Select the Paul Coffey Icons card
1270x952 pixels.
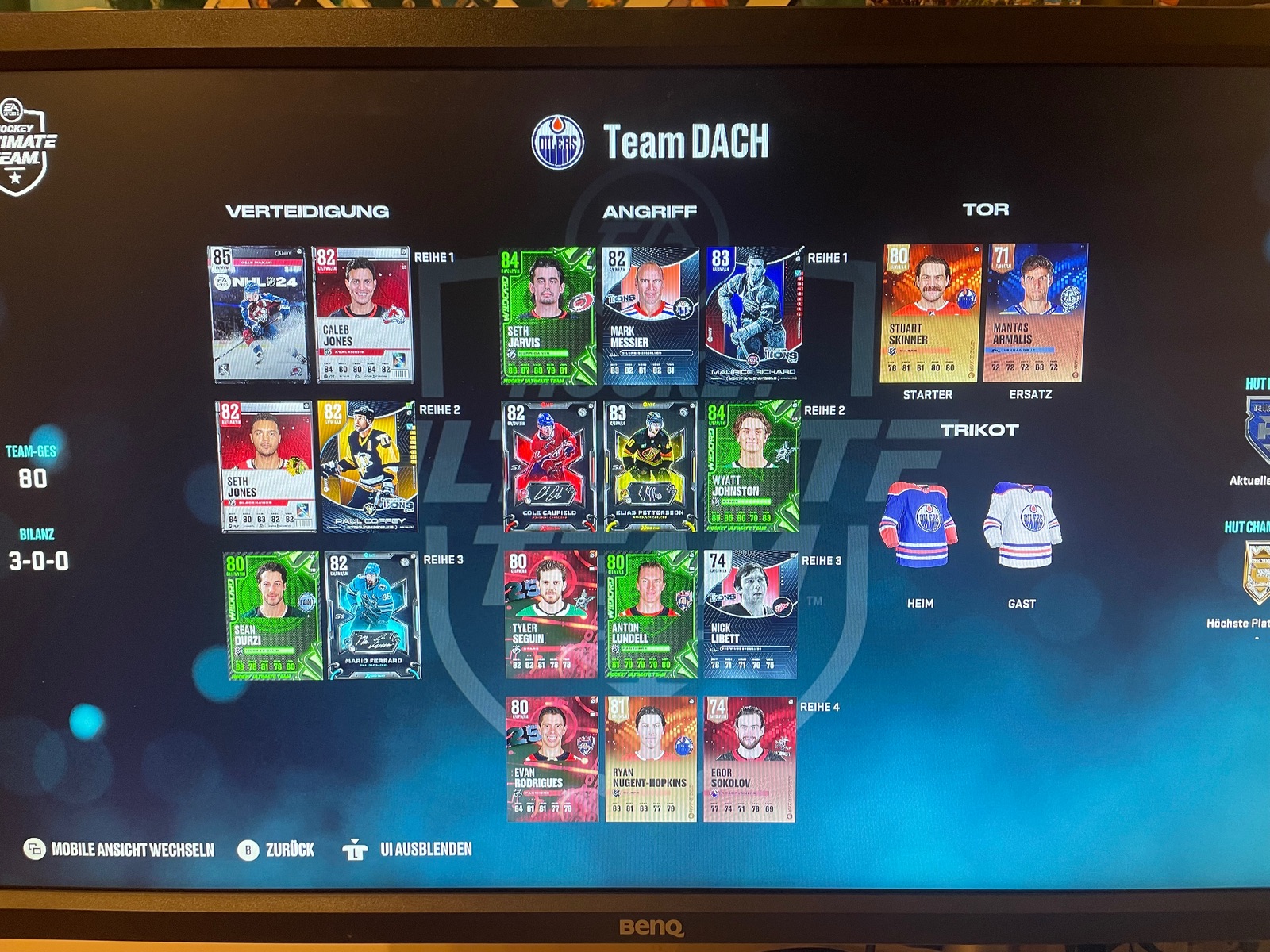(x=367, y=466)
